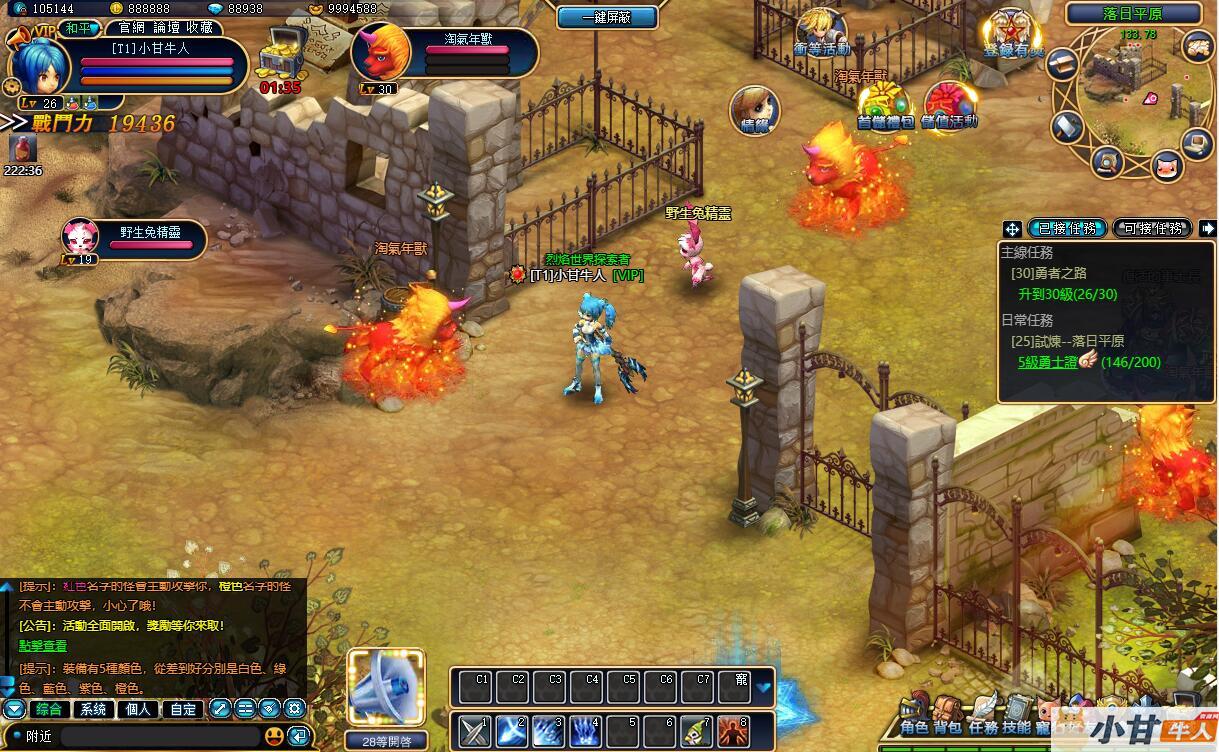Image resolution: width=1219 pixels, height=752 pixels.
Task: Open the 首儲禮包 gift pack icon
Action: (884, 105)
